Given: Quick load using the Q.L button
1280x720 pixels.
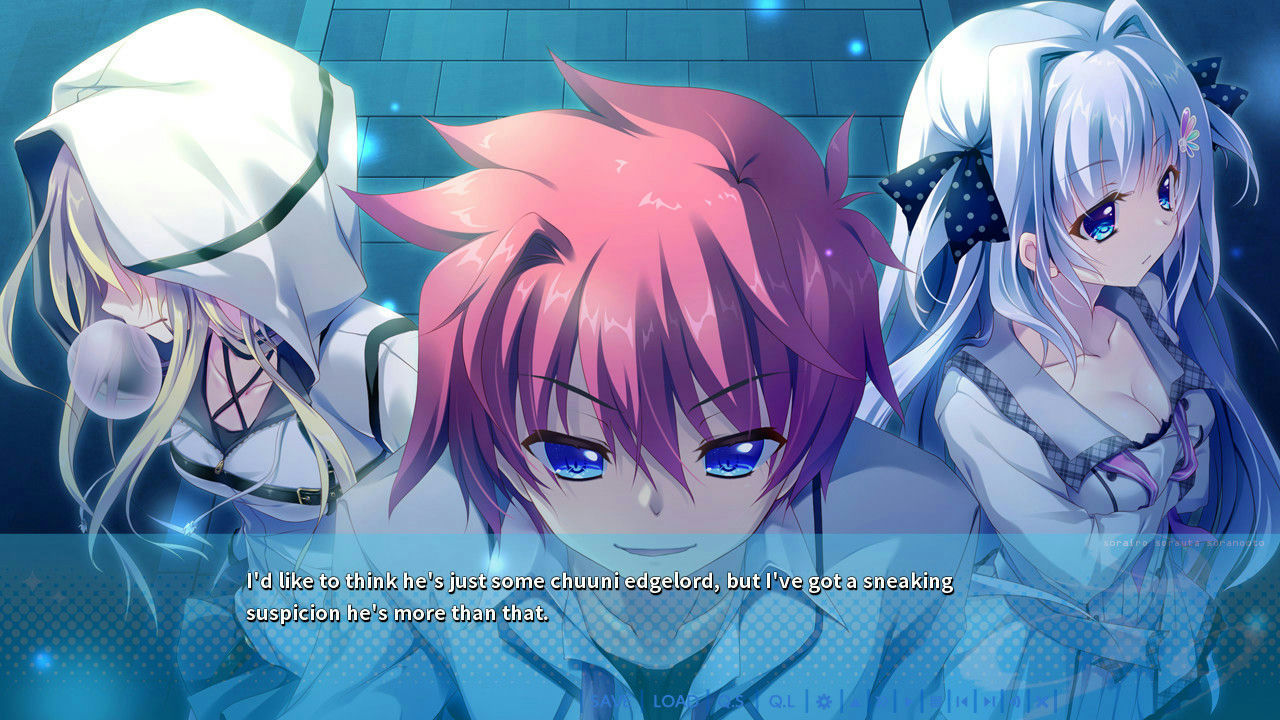Looking at the screenshot, I should coord(780,703).
